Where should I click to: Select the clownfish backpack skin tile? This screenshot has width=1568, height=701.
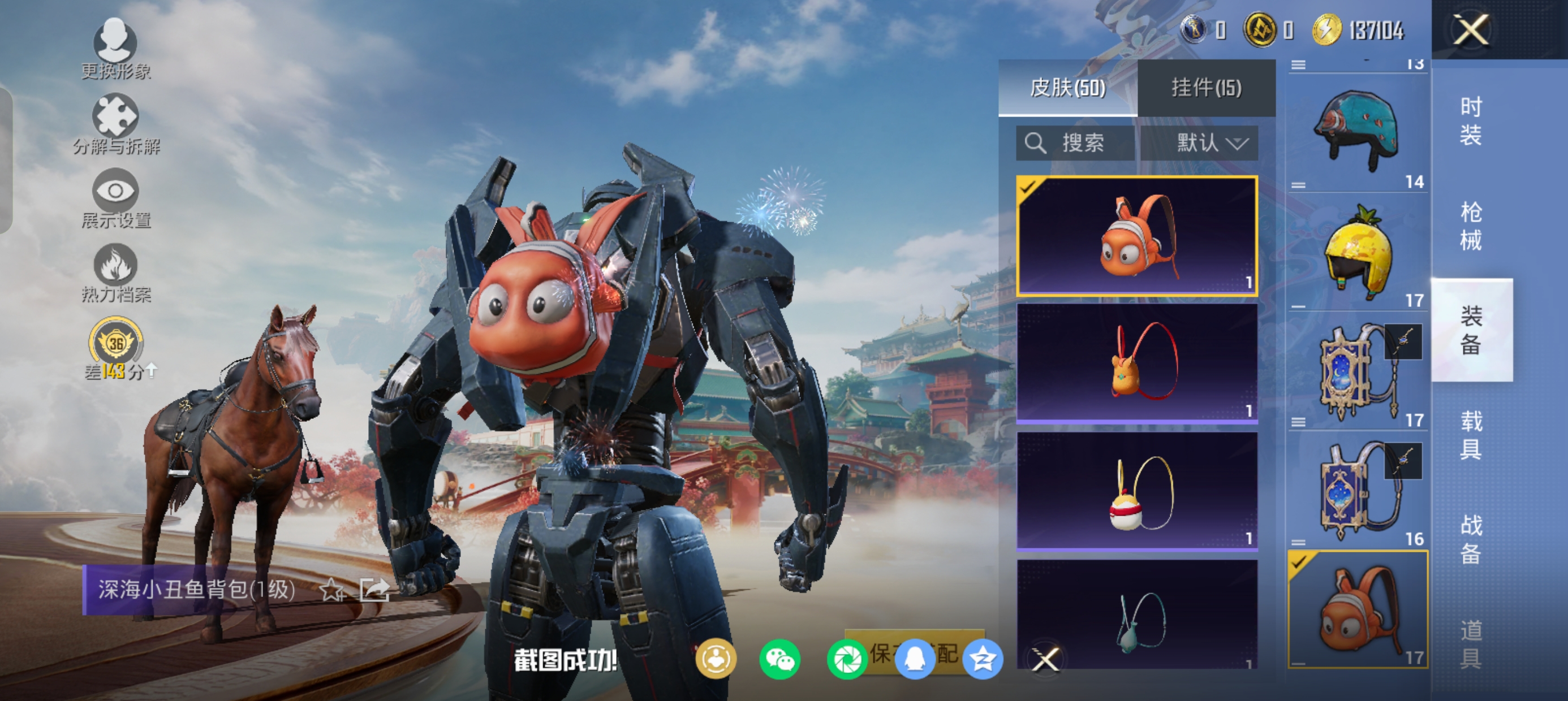pyautogui.click(x=1137, y=236)
